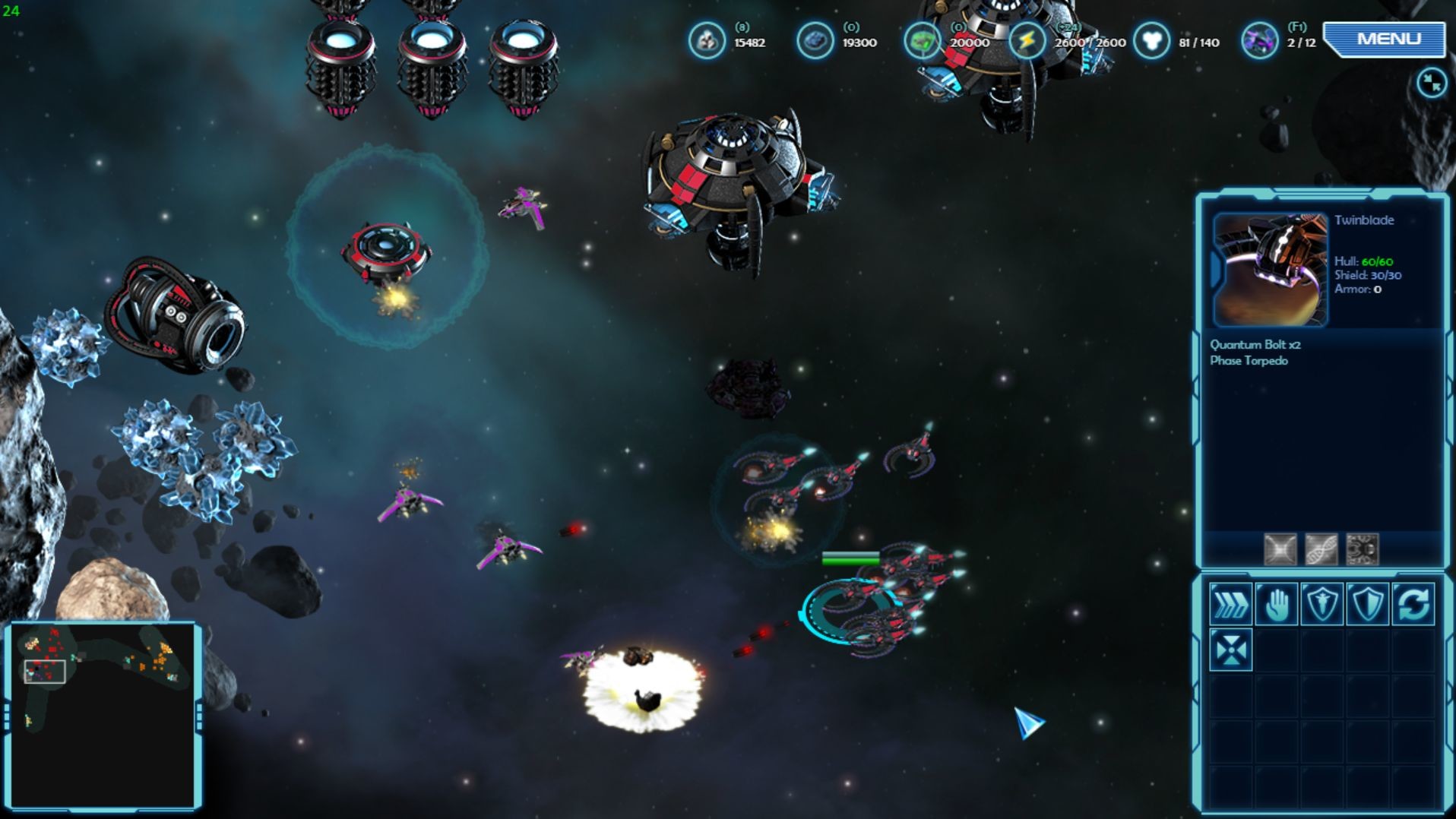Select the shield with ship emblem command
Screen dimensions: 1456x819
pyautogui.click(x=1321, y=605)
